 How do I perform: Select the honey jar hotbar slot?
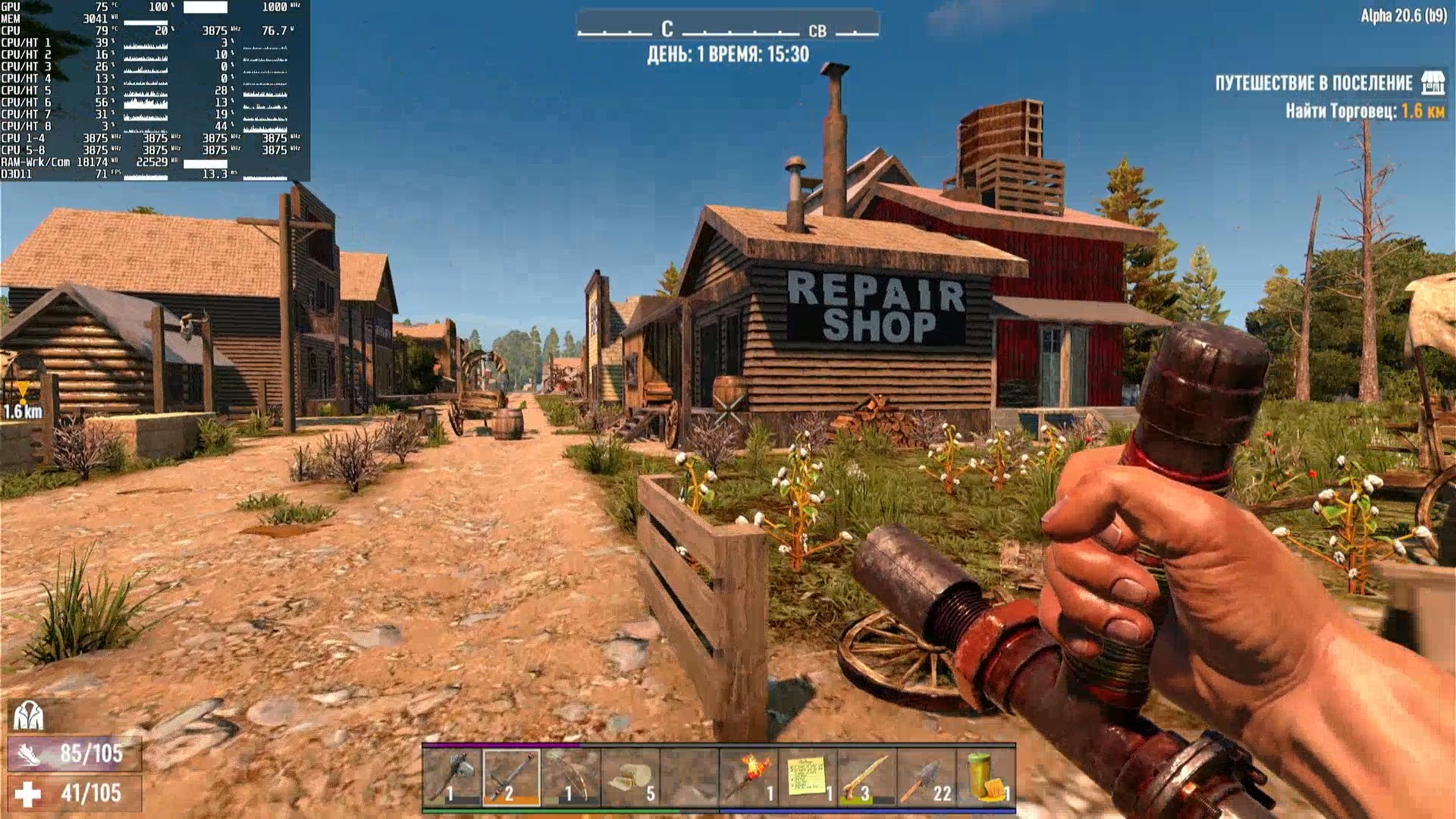[x=985, y=778]
